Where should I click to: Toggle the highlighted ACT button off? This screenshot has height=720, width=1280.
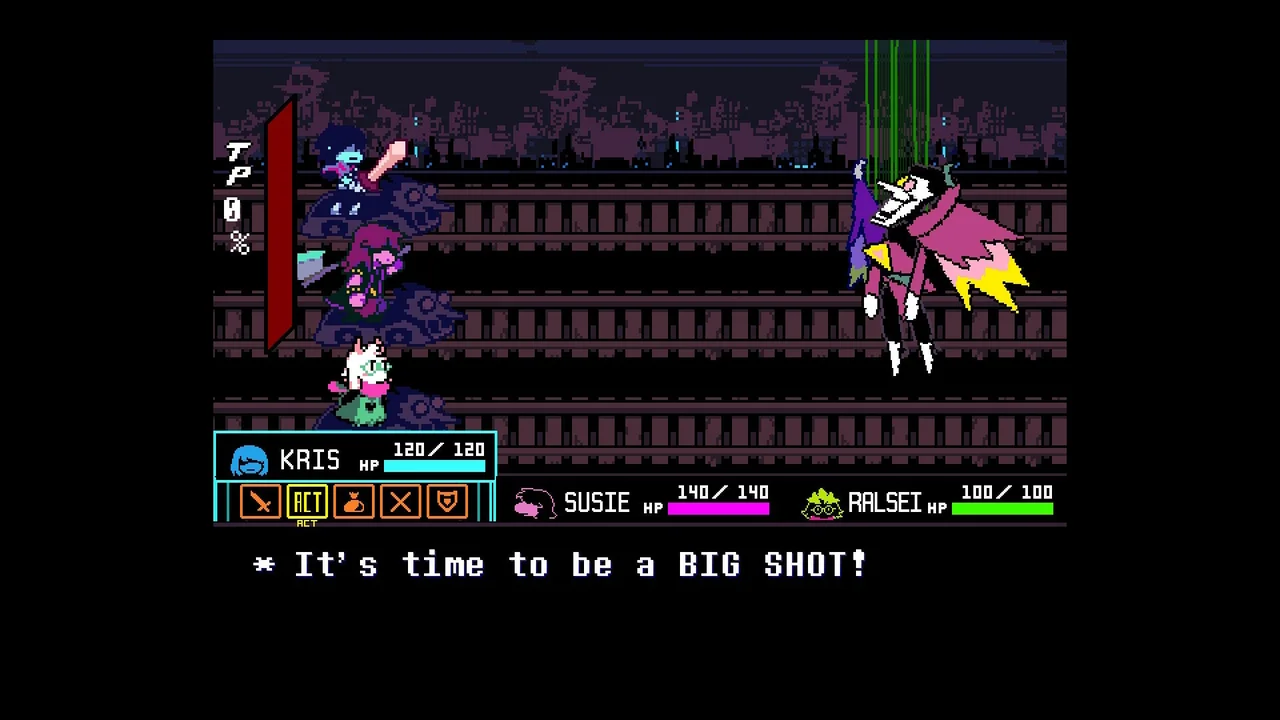click(307, 501)
